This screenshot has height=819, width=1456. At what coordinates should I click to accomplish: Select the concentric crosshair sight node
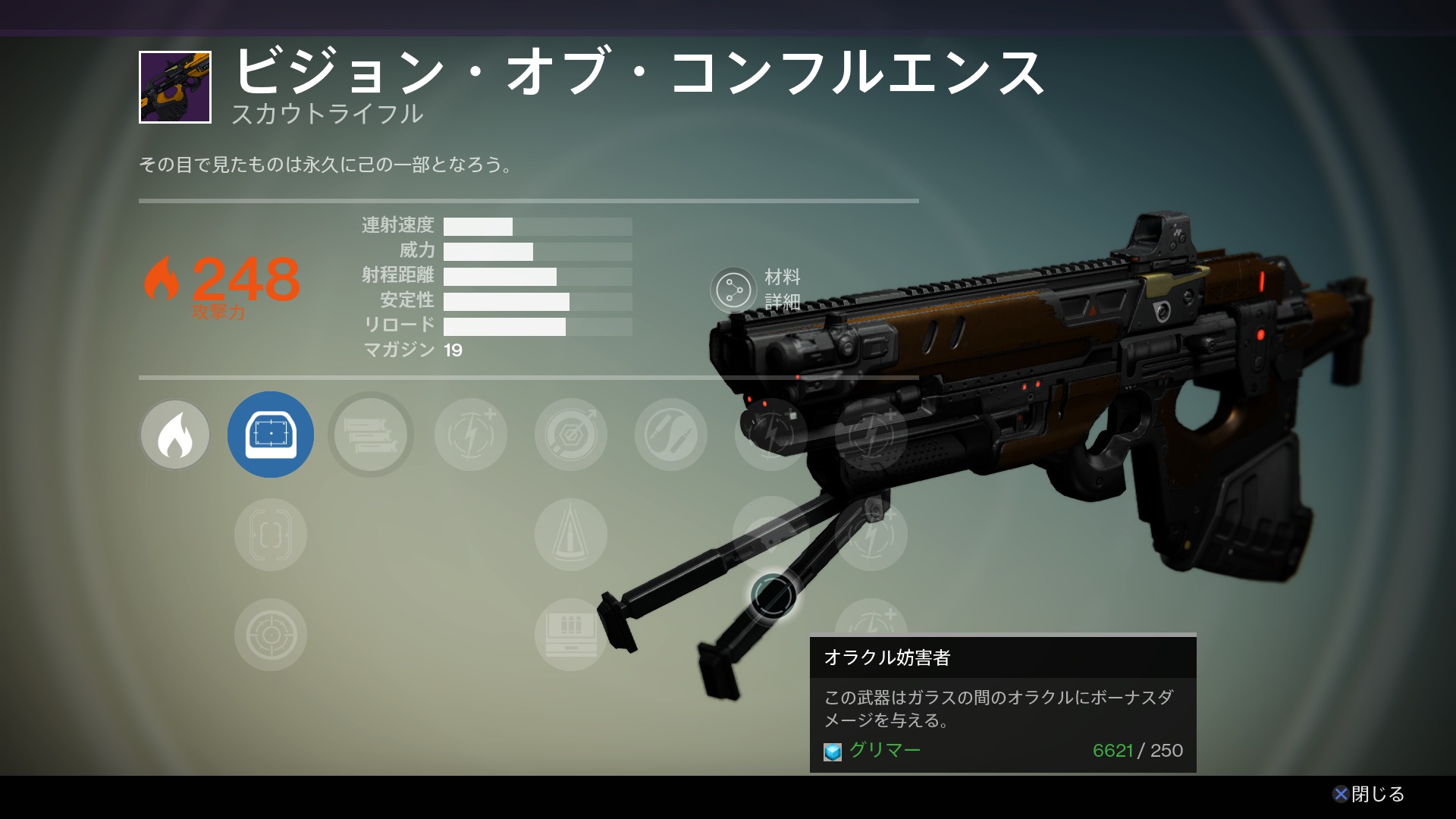[271, 635]
